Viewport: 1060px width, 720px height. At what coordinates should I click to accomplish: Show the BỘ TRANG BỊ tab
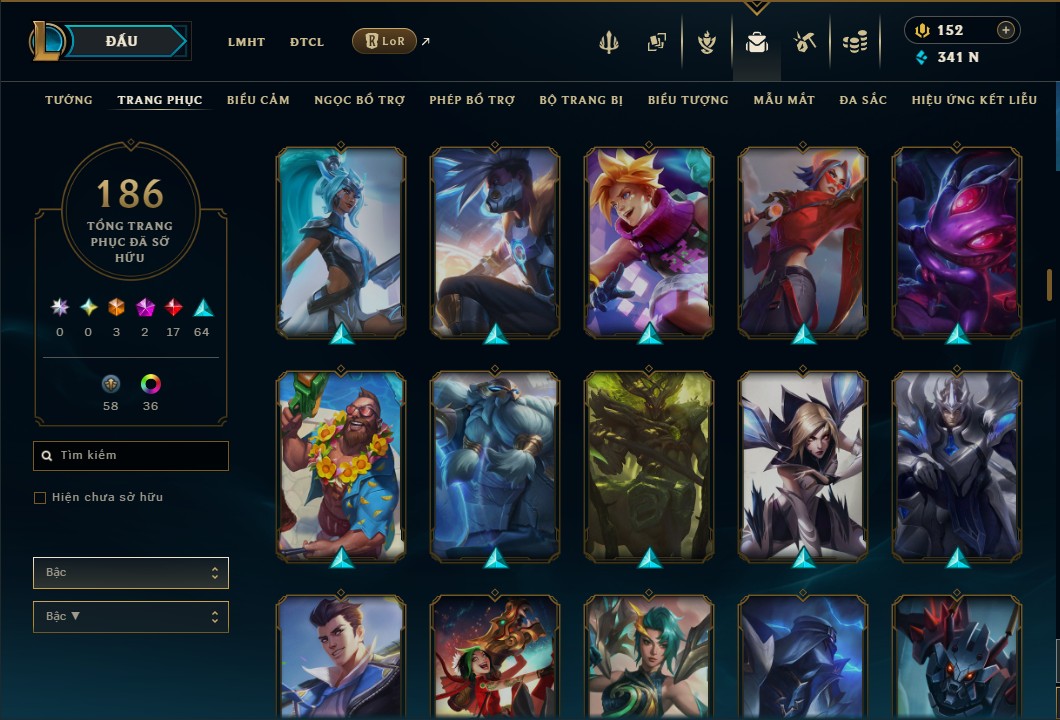(581, 100)
